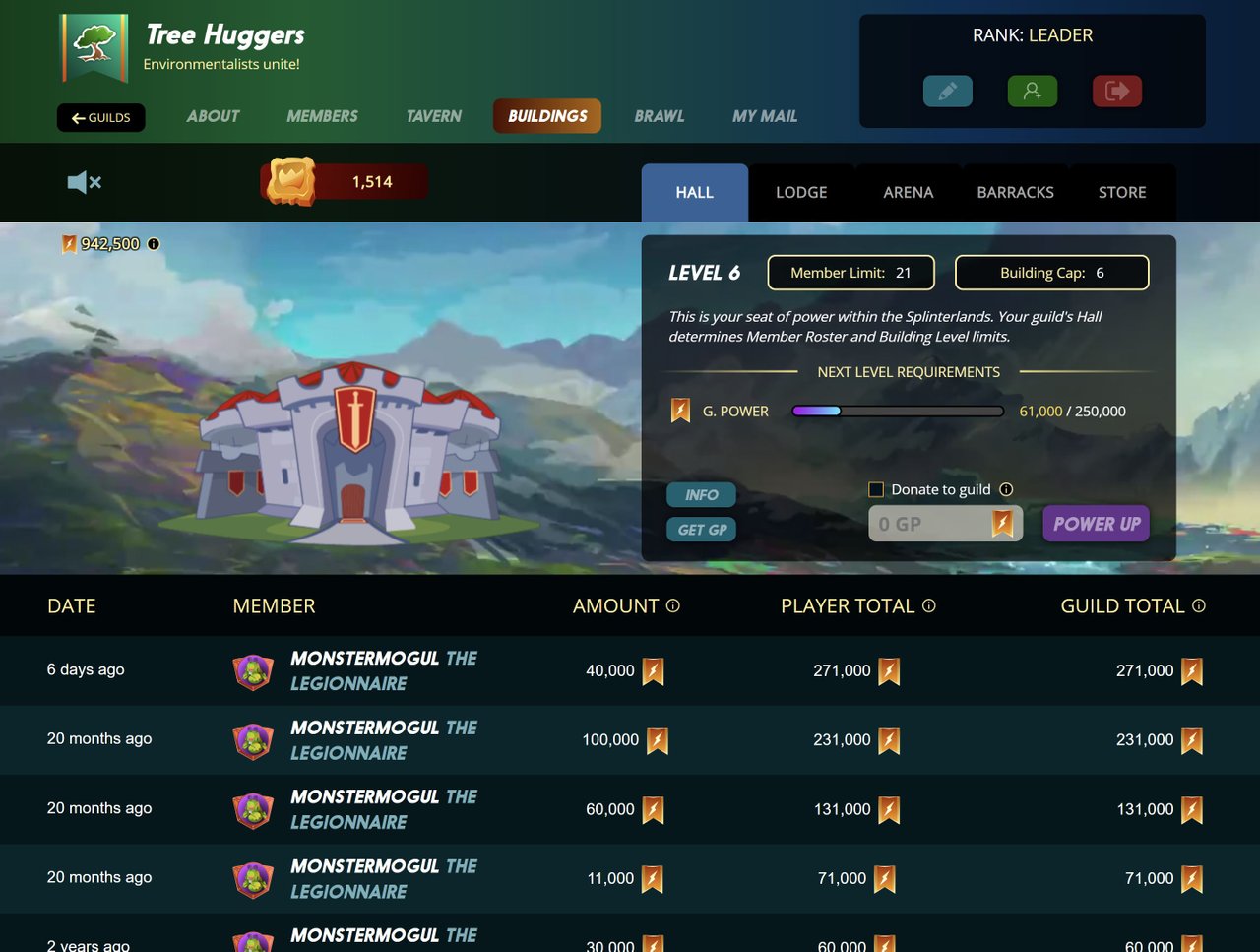
Task: Focus the GP amount input field
Action: (x=930, y=524)
